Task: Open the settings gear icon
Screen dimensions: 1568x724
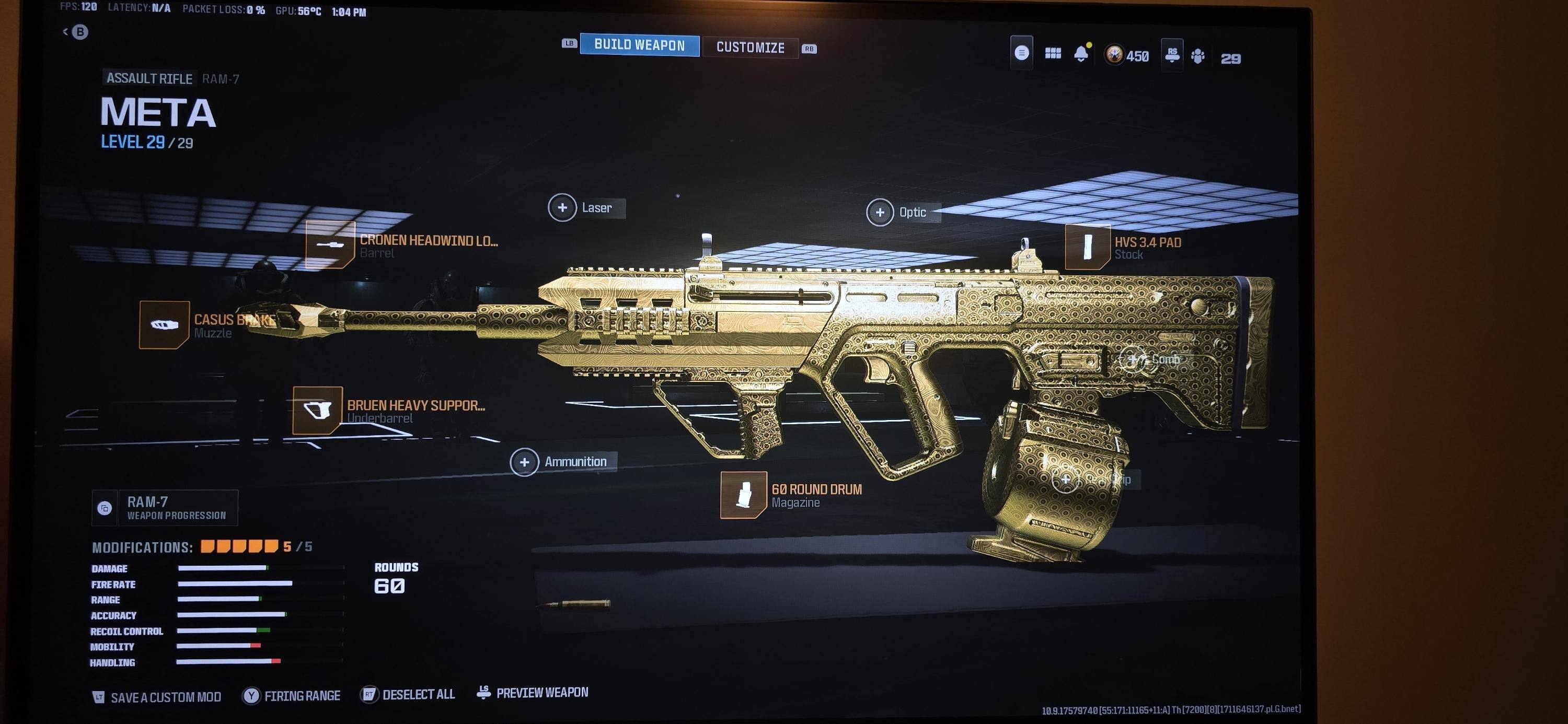Action: coord(1198,56)
